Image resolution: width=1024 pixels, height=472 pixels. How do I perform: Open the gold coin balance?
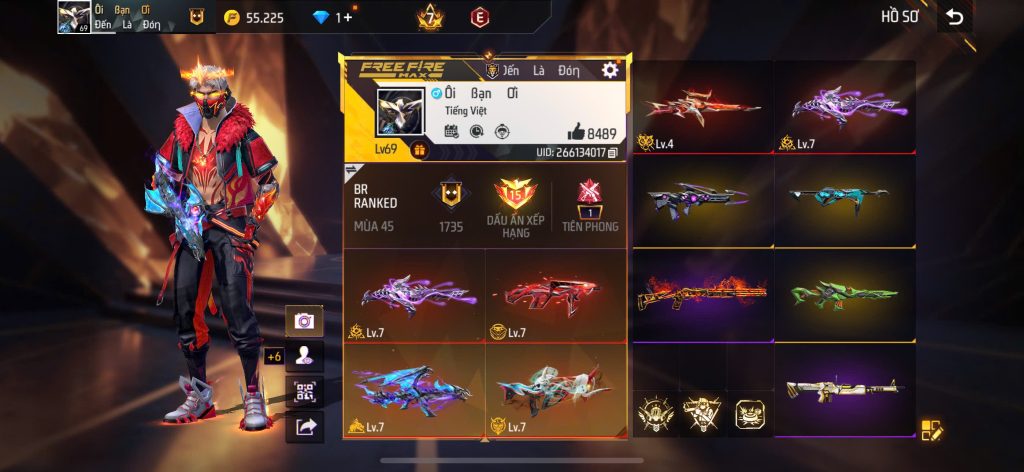tap(254, 17)
